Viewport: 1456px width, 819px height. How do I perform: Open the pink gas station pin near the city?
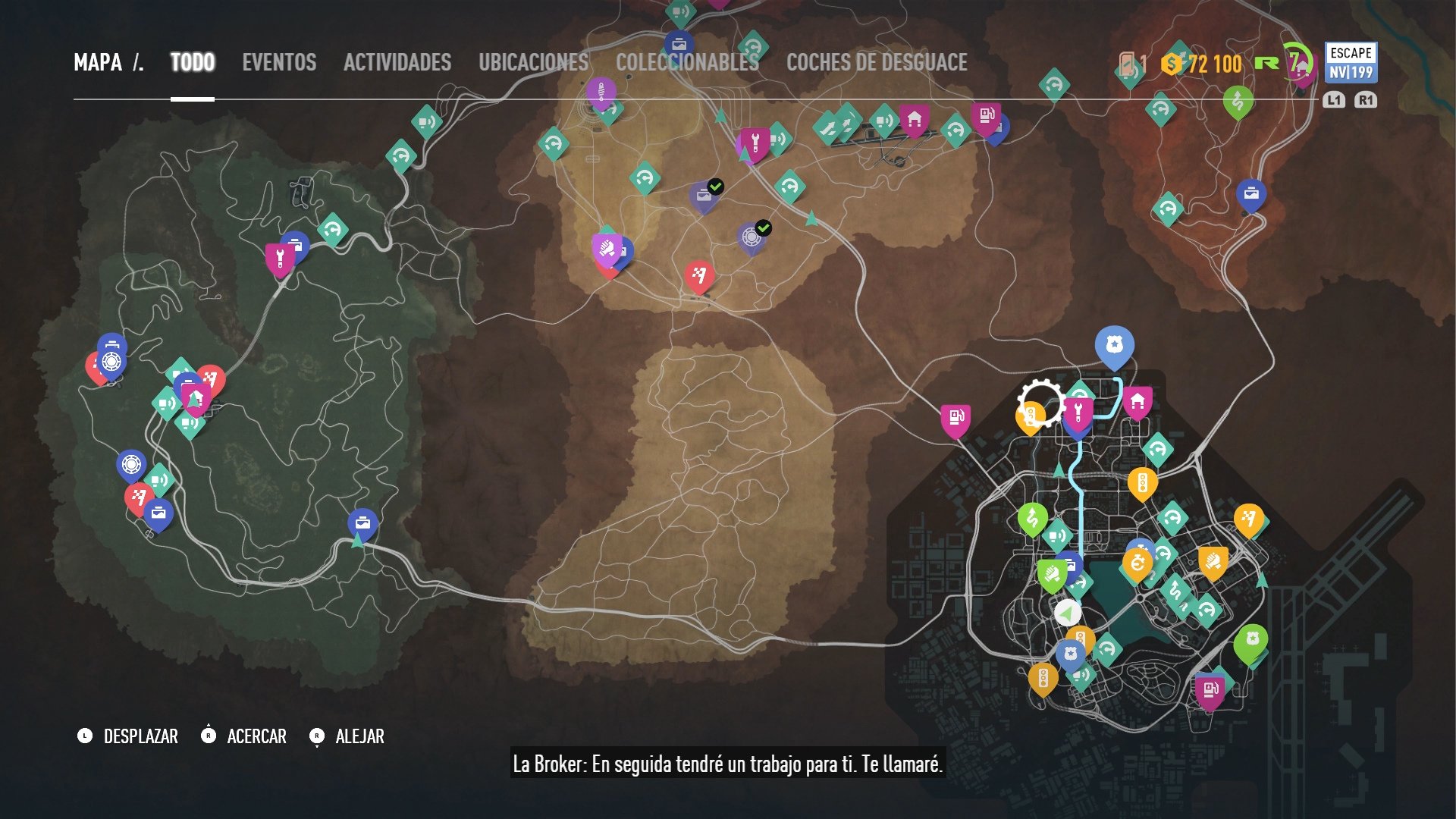click(x=954, y=416)
